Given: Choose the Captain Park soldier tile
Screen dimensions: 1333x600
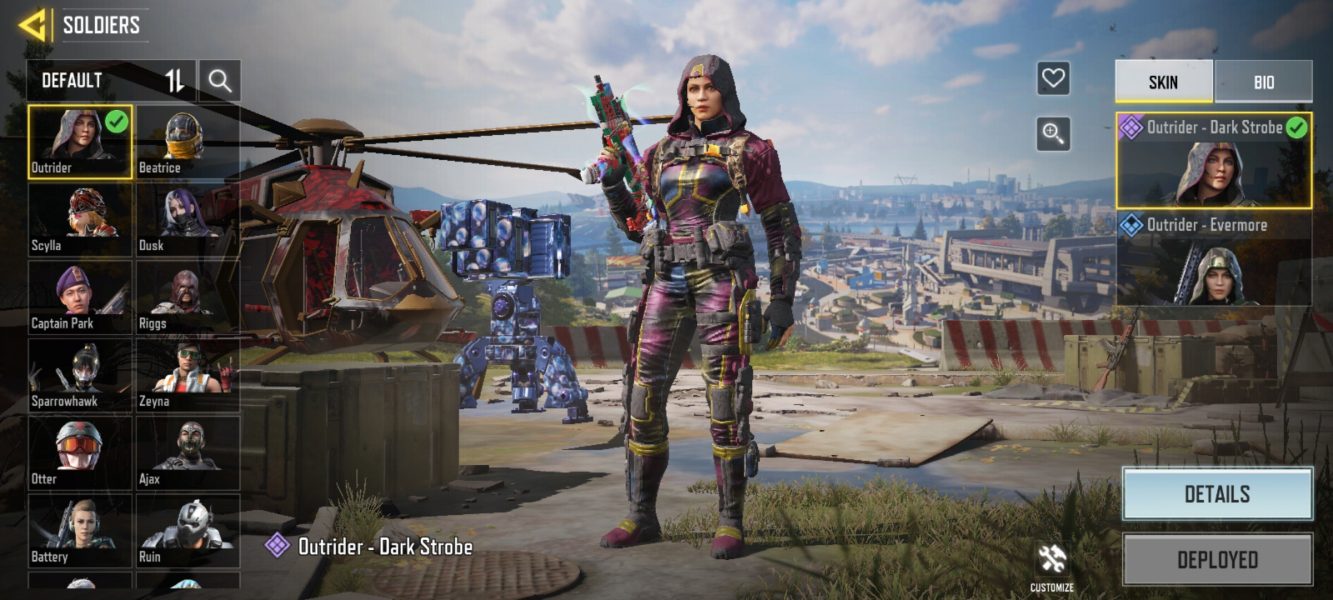Looking at the screenshot, I should (x=80, y=298).
